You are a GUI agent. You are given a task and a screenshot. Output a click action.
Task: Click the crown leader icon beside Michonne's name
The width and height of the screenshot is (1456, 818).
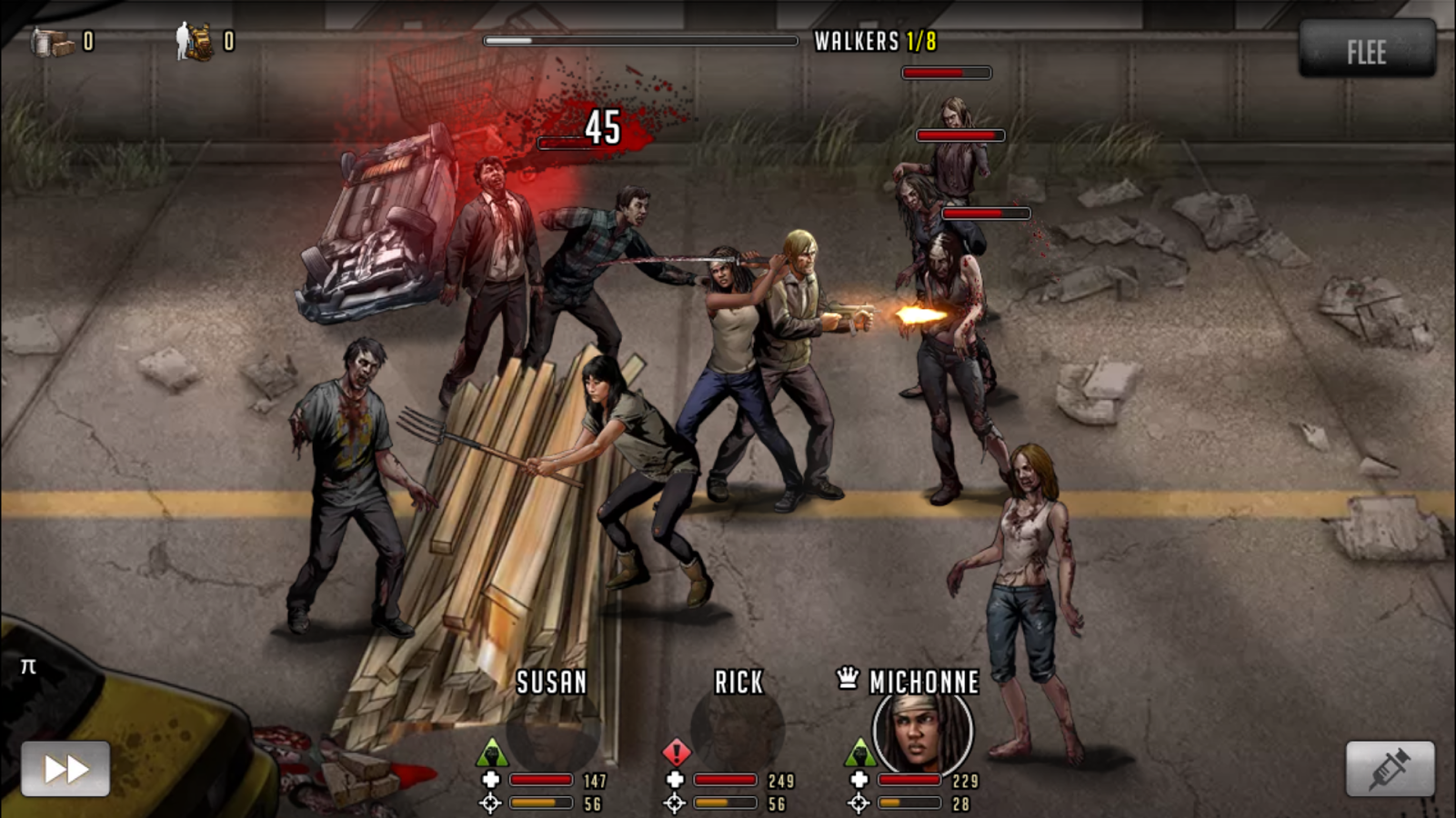pyautogui.click(x=847, y=676)
